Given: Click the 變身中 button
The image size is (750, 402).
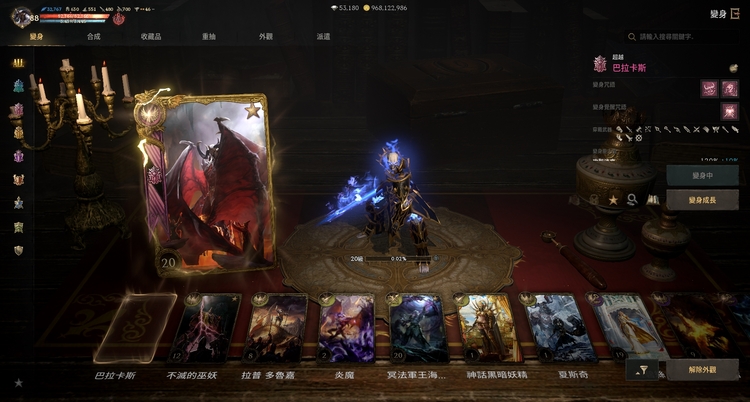Looking at the screenshot, I should [702, 175].
